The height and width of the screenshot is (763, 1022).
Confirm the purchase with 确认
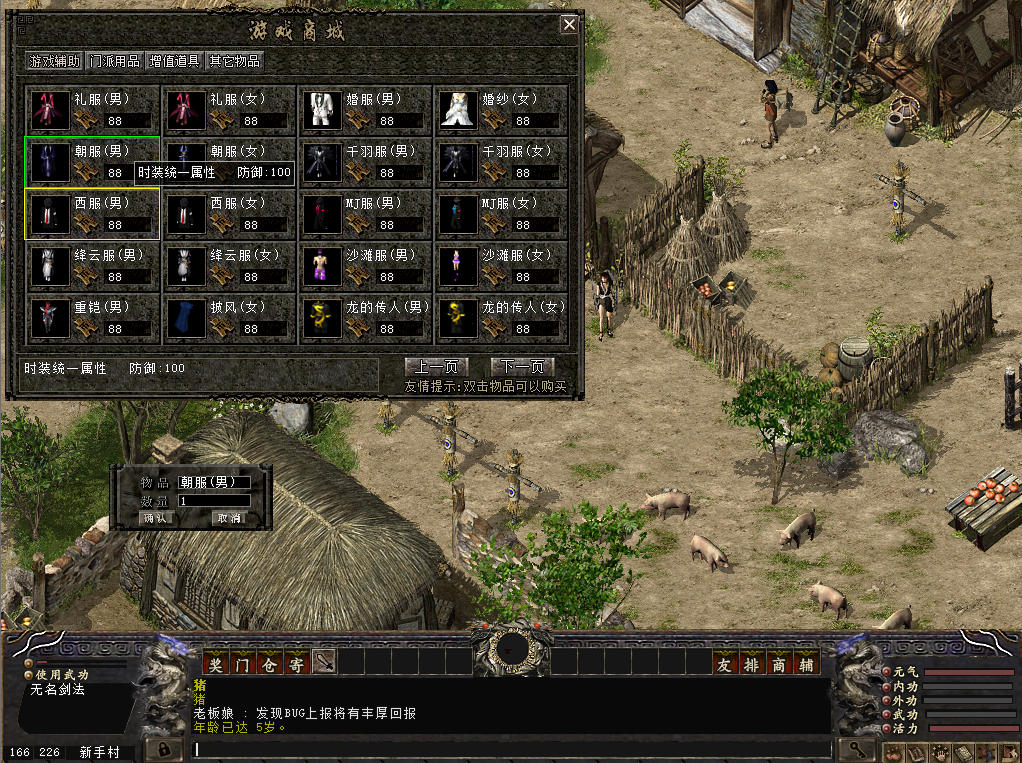click(x=157, y=519)
